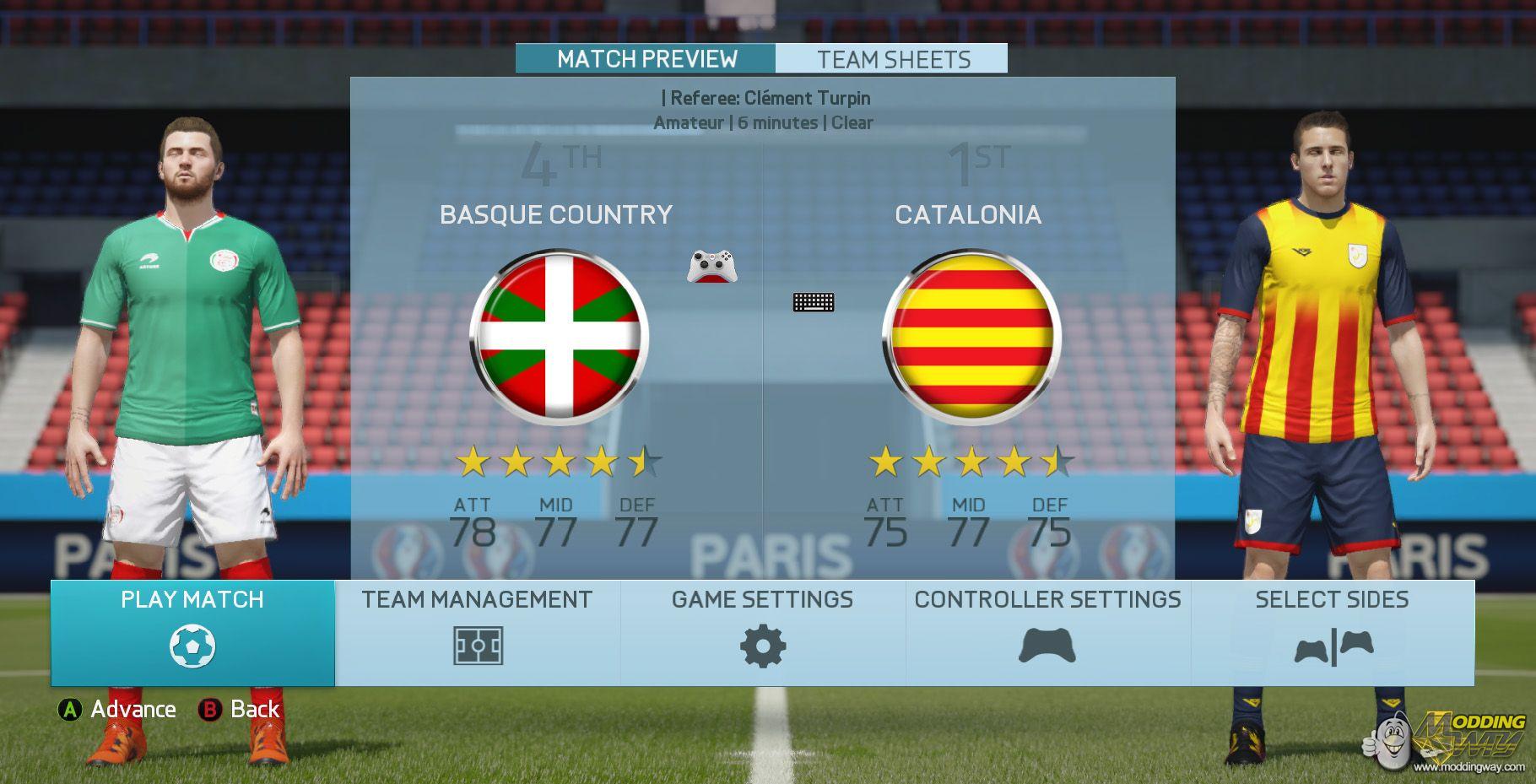Click the Catalonia flag badge
Viewport: 1536px width, 784px height.
click(971, 337)
